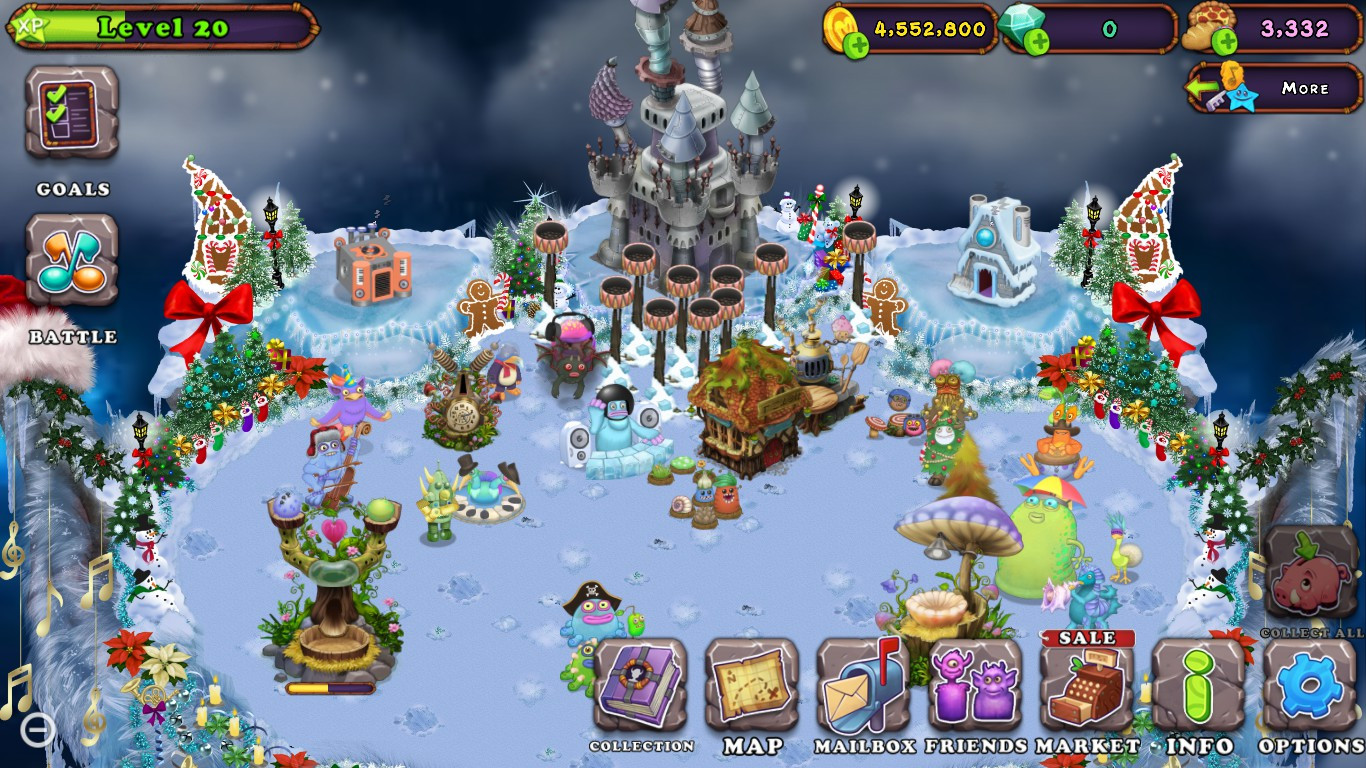Add food using the plus button

tap(1222, 40)
